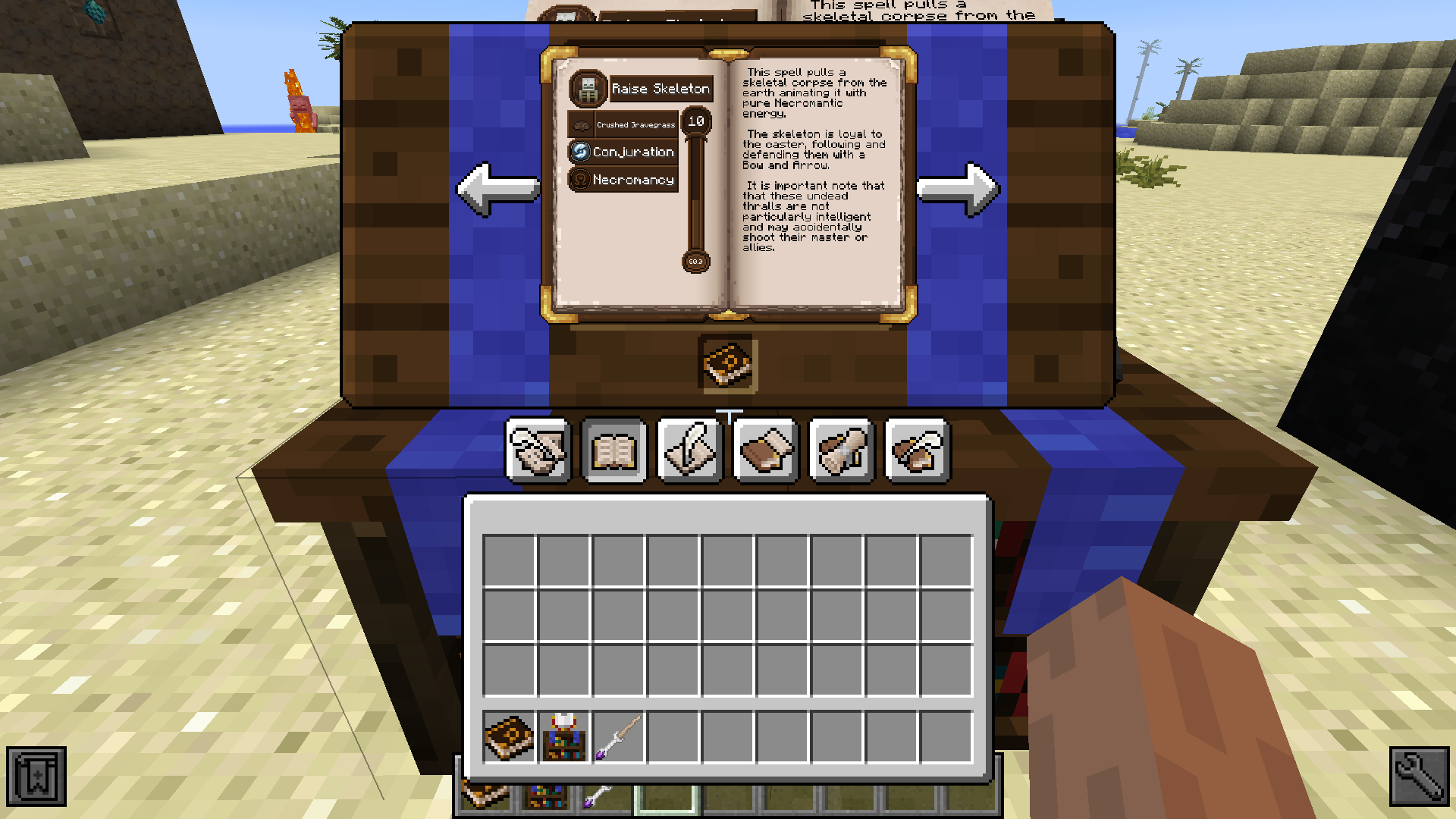Click the Crushed Gravegrass ingredient icon
Screen dimensions: 1456x819
pyautogui.click(x=582, y=123)
